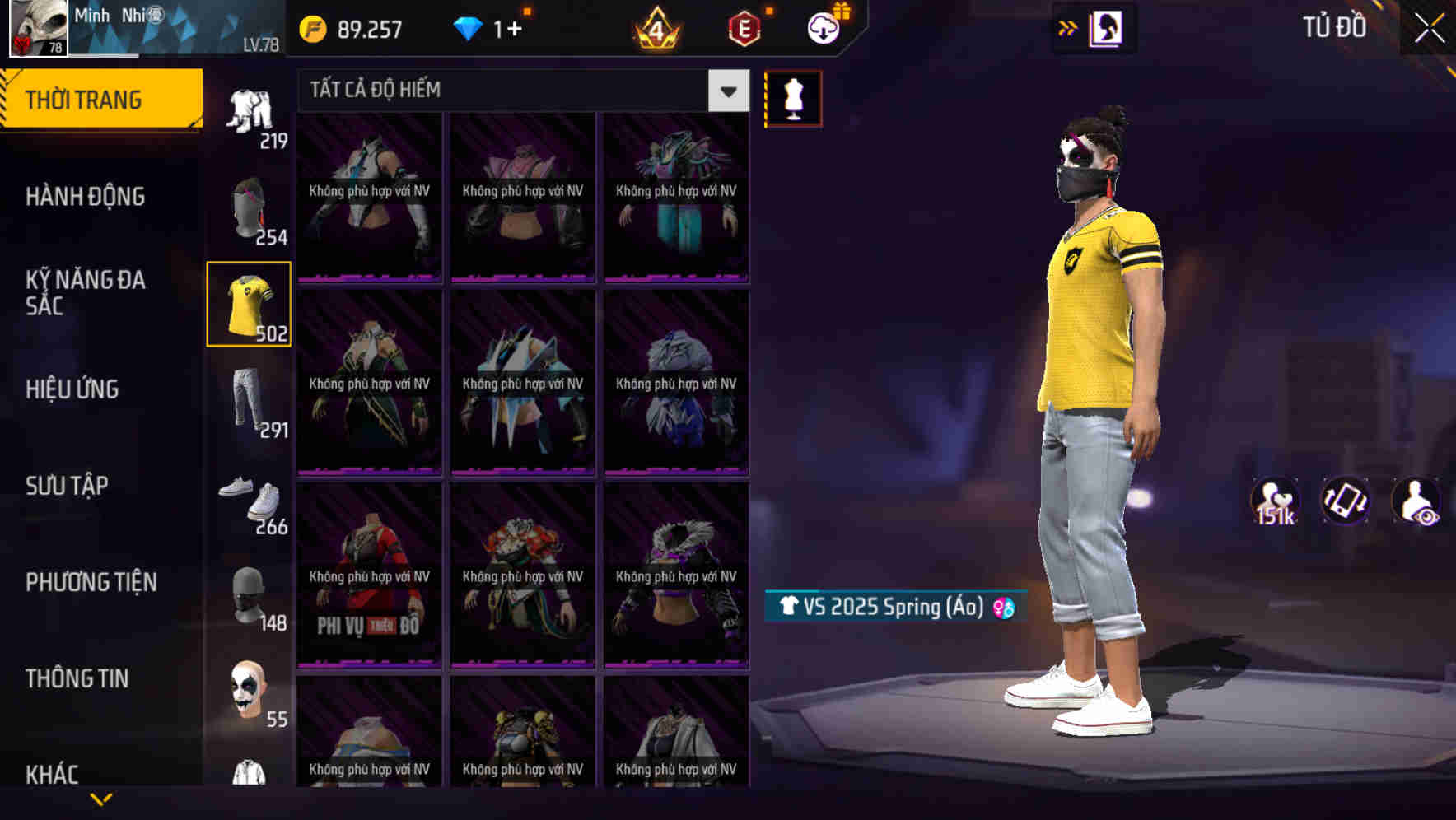Collapse the panel using the double-arrow icon
Viewport: 1456px width, 820px height.
tap(1068, 27)
